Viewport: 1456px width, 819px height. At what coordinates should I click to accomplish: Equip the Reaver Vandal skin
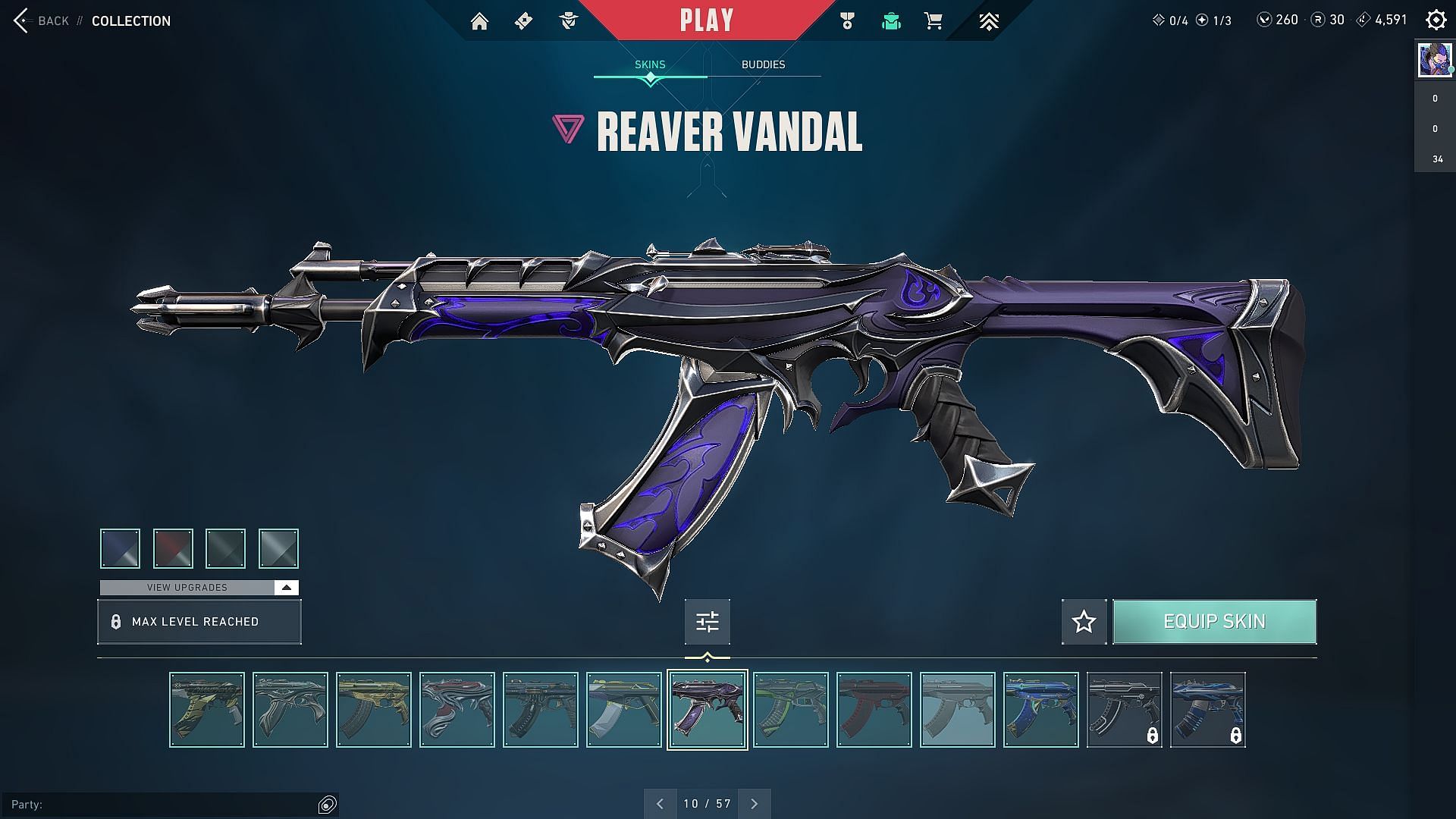click(x=1214, y=622)
